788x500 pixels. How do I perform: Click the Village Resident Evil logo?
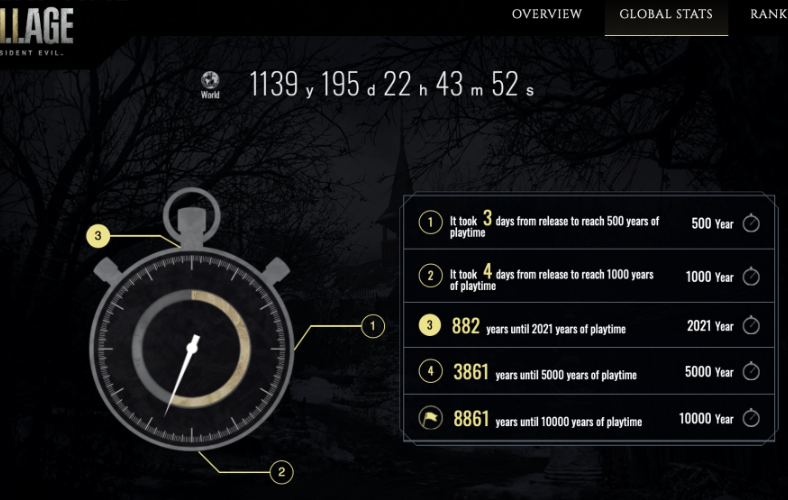click(x=38, y=27)
